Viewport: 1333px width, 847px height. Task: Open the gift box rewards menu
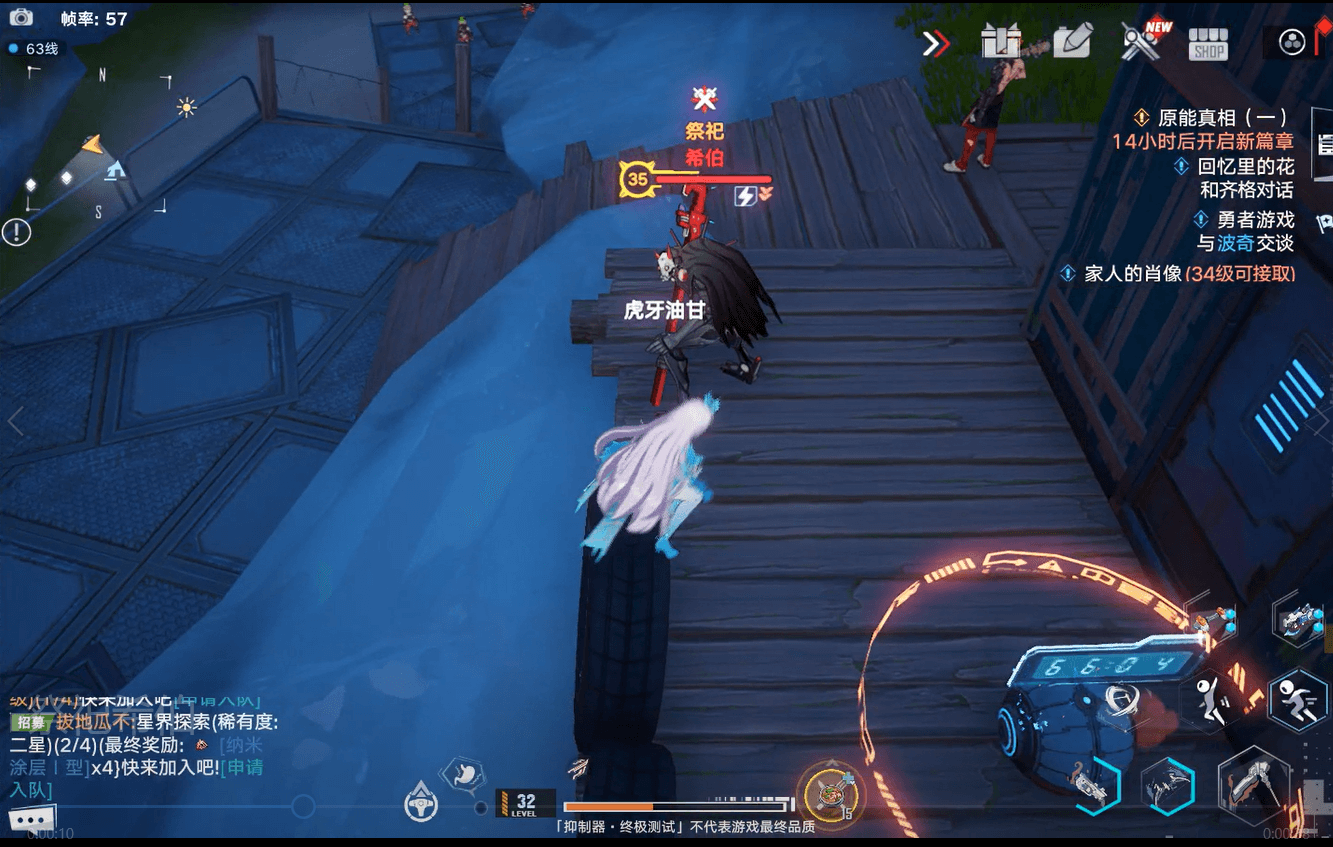click(x=1000, y=42)
